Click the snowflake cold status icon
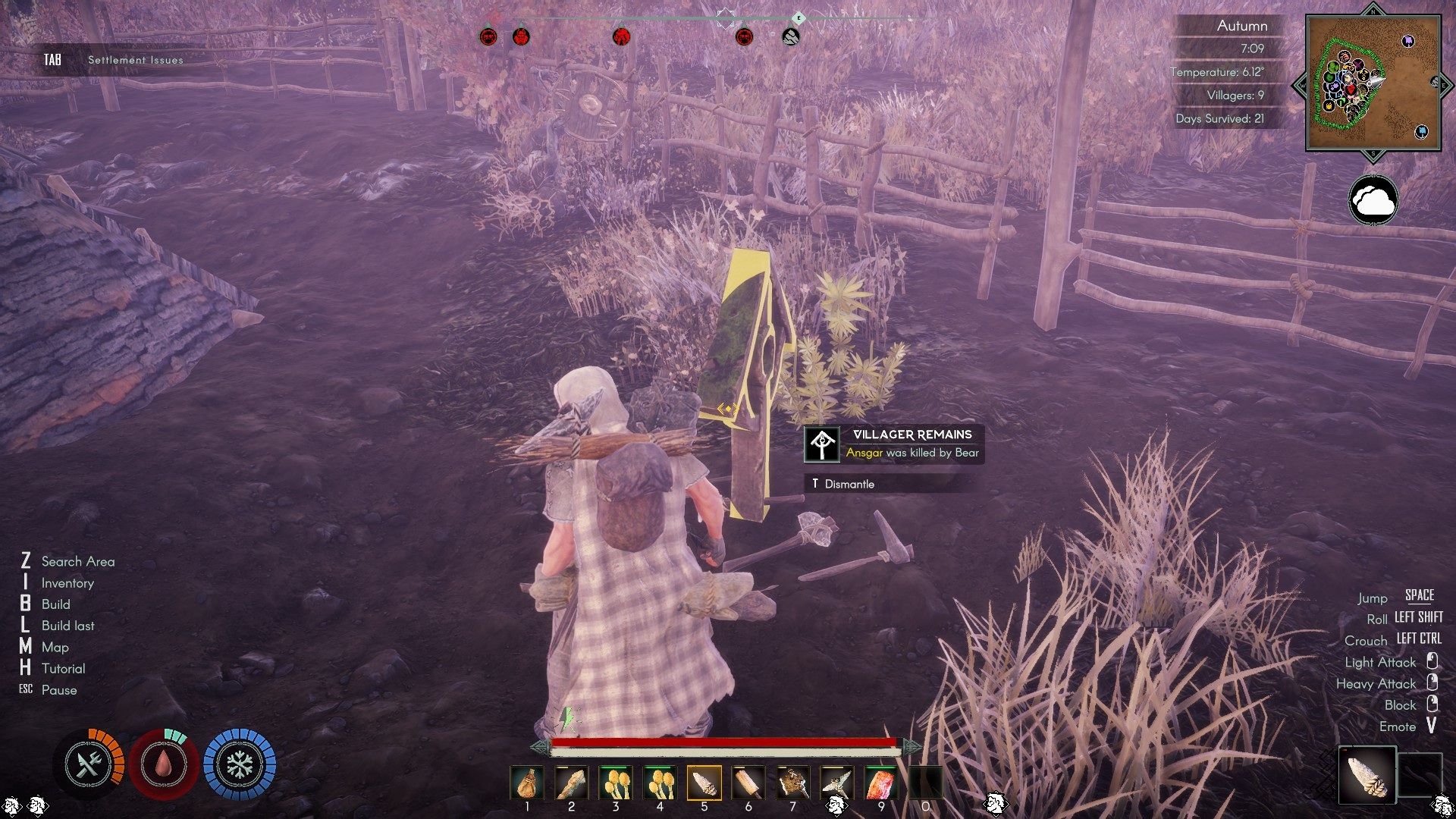 click(x=240, y=764)
